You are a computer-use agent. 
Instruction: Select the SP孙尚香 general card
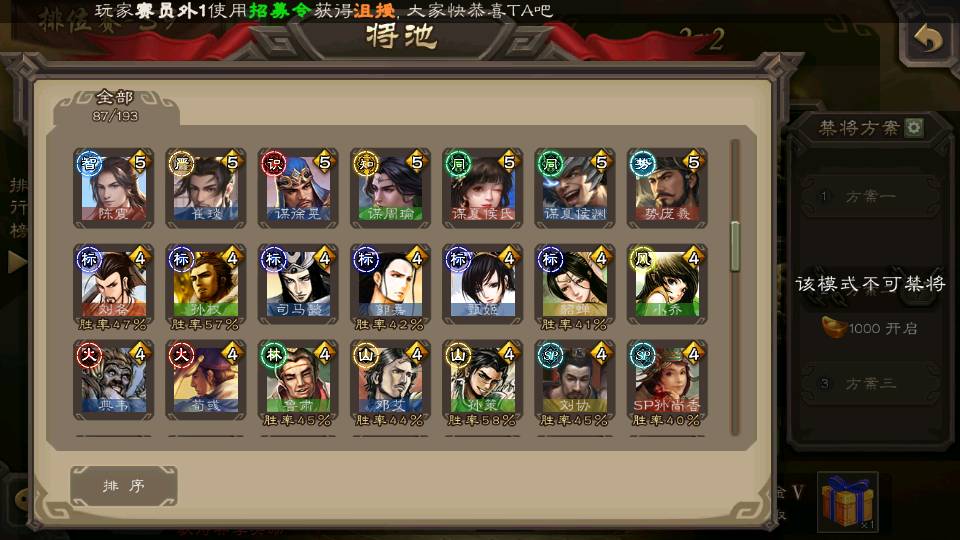(x=667, y=380)
